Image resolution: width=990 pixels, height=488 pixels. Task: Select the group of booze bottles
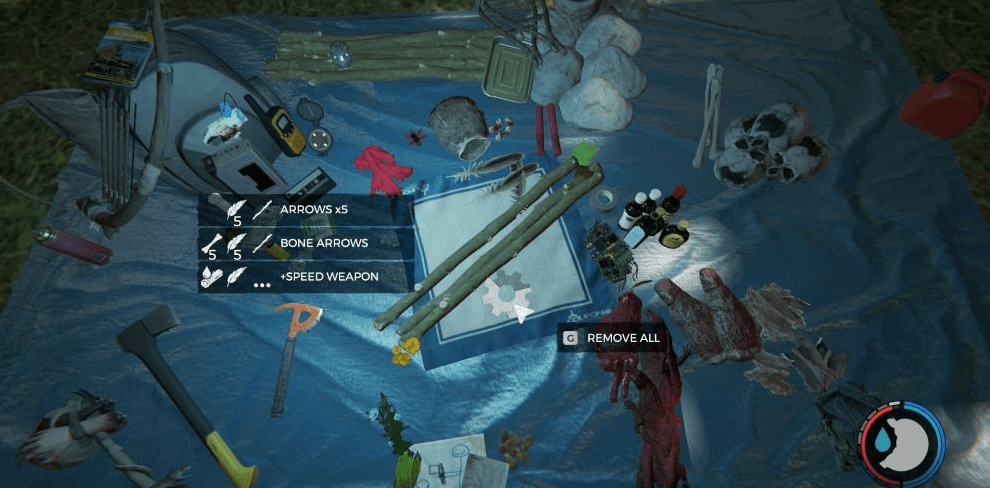tap(655, 215)
